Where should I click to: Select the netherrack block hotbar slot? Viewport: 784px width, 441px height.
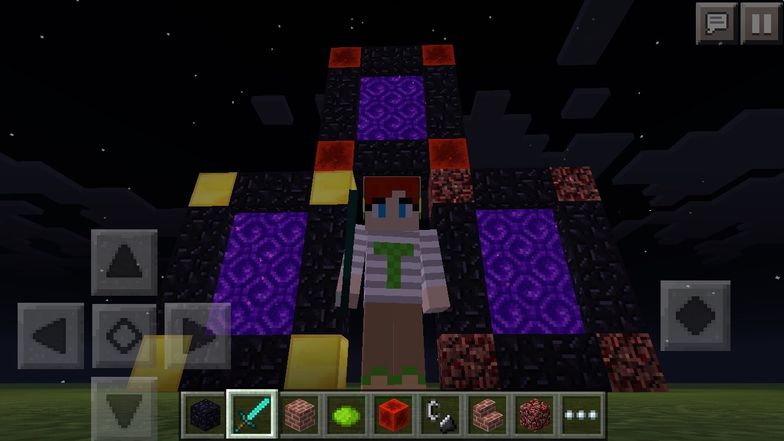point(536,414)
